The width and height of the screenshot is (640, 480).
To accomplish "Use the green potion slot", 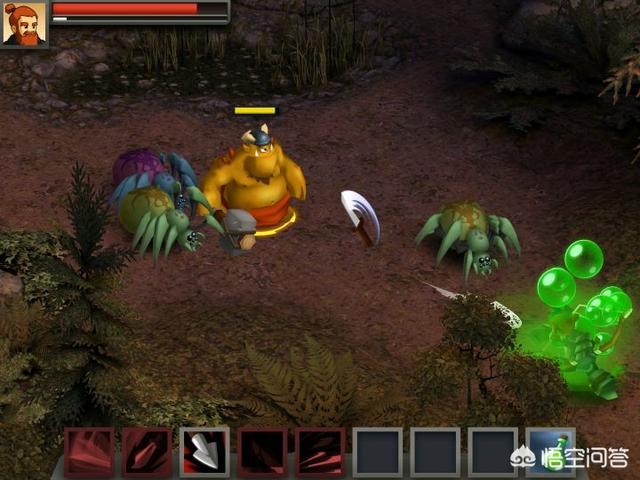I will [x=551, y=451].
